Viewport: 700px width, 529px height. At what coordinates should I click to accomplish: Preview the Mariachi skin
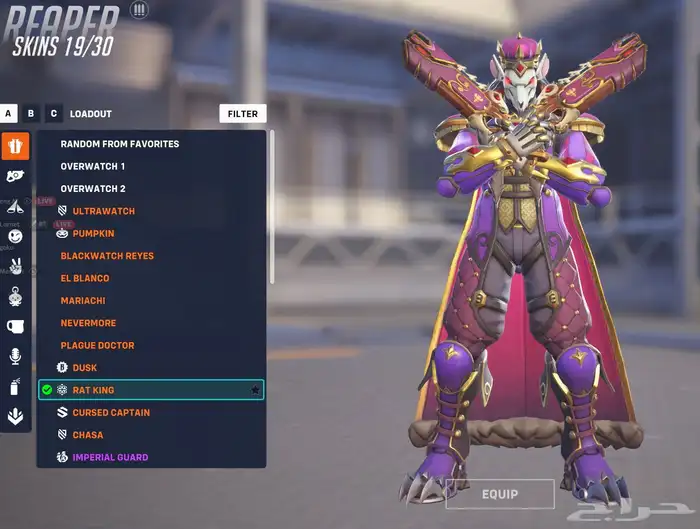pos(83,301)
